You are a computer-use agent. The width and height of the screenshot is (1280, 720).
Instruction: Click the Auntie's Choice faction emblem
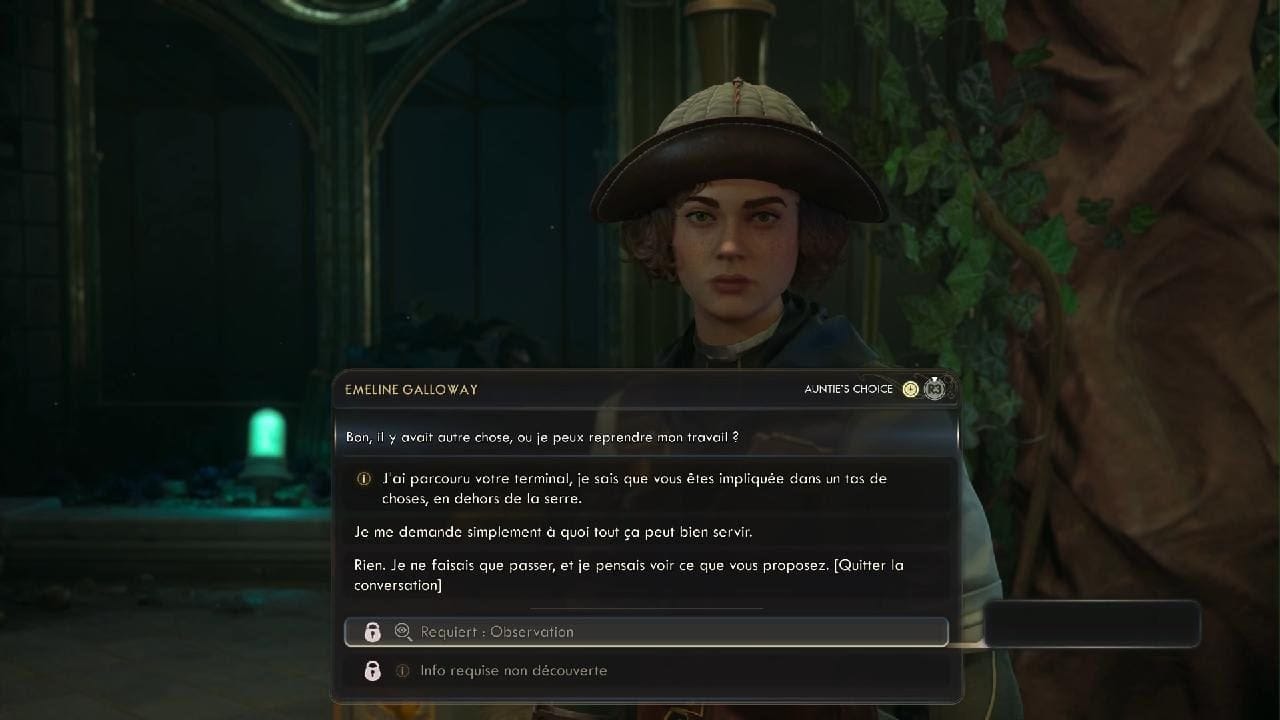tap(934, 389)
